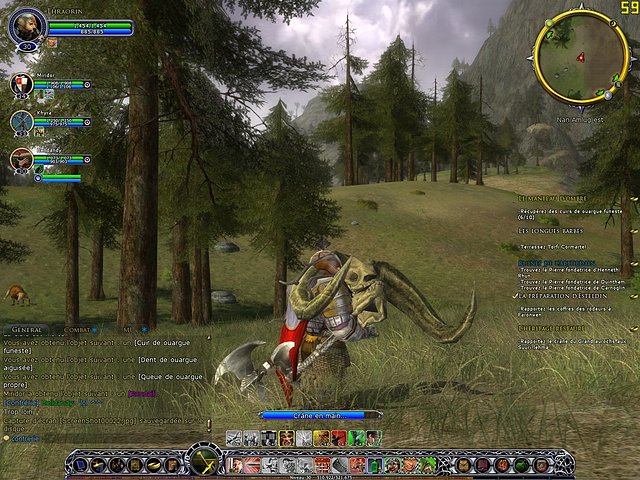Click the "Crâne en main" progress bar

click(320, 414)
